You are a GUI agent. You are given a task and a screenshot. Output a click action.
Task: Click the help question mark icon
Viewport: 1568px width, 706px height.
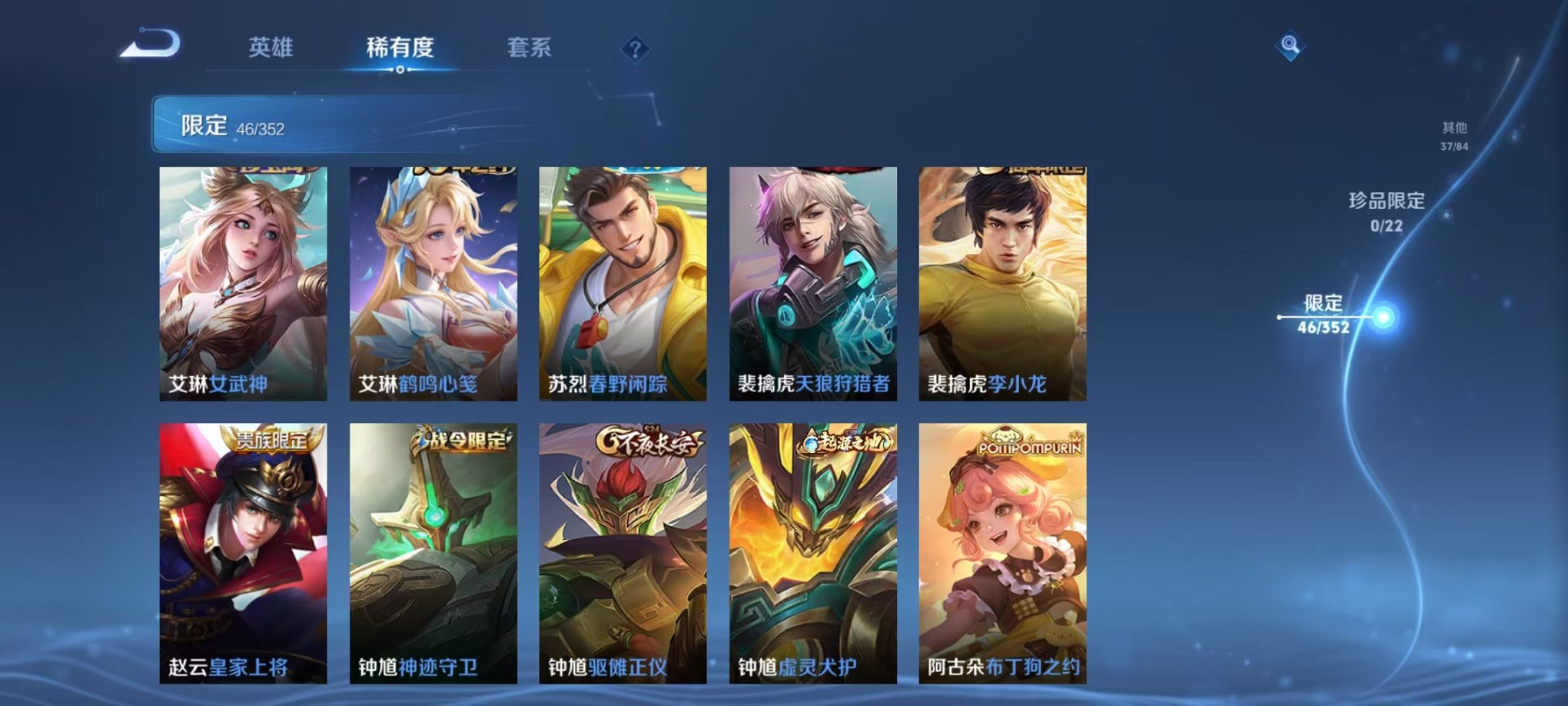[635, 49]
